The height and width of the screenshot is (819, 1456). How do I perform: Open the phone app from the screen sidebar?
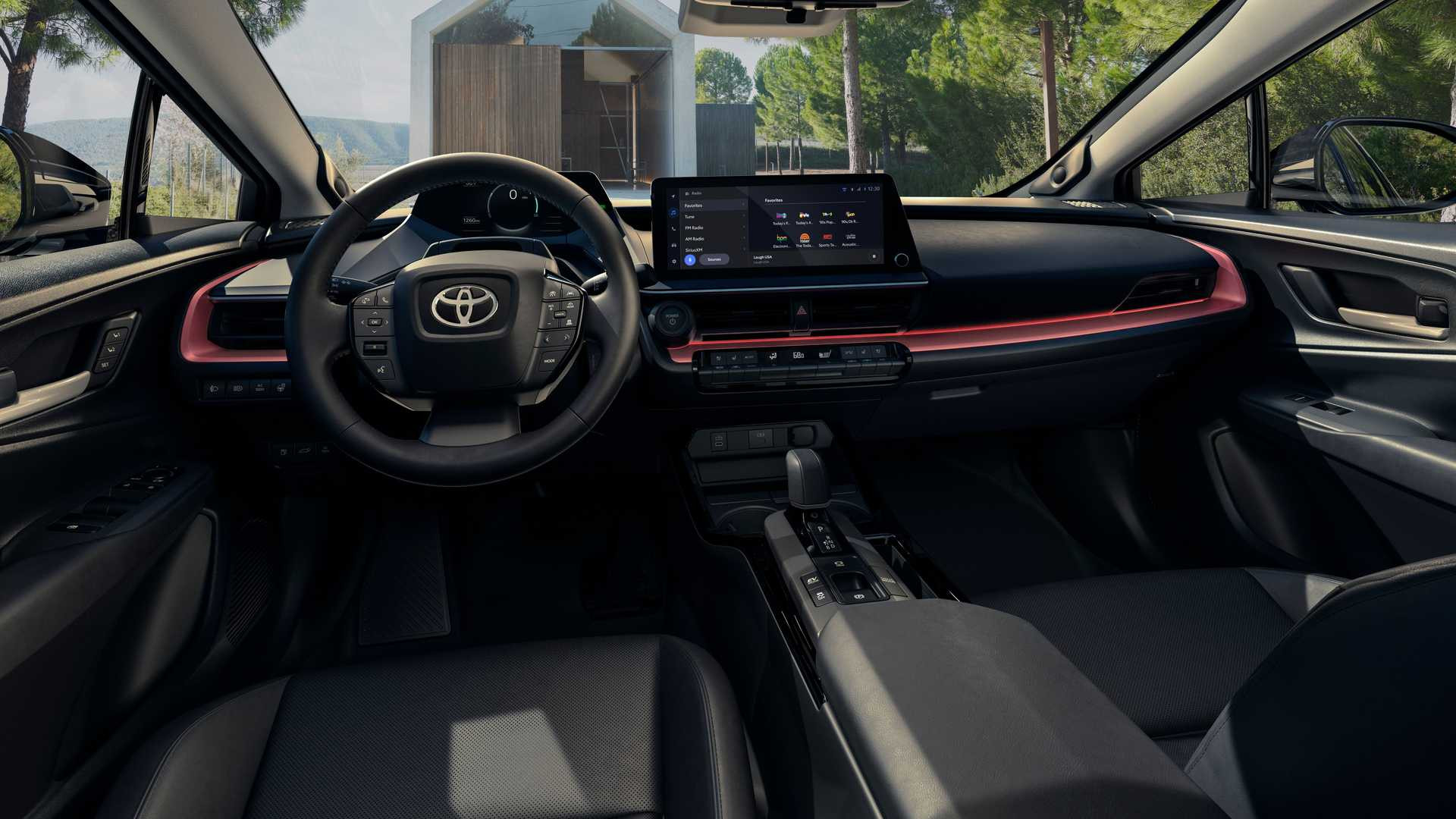[x=673, y=230]
